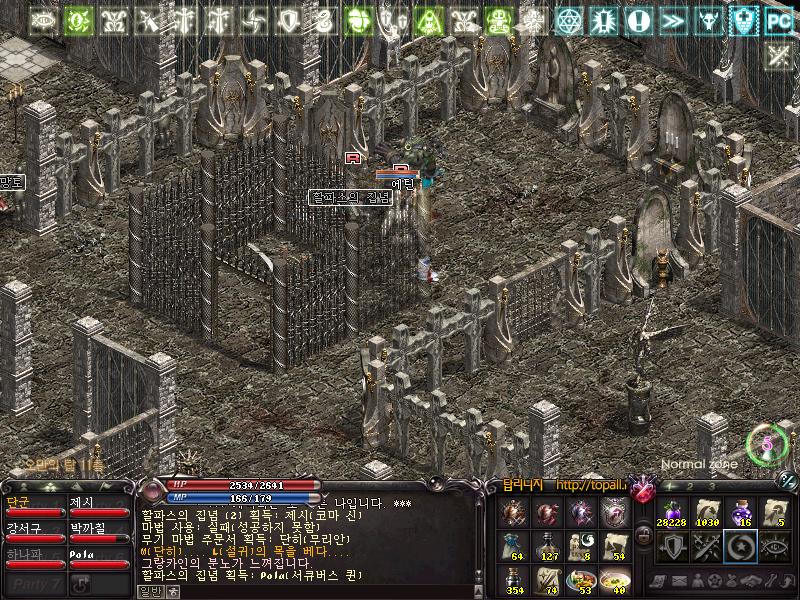The width and height of the screenshot is (800, 600).
Task: Select the hexagram star buff icon
Action: (x=570, y=20)
